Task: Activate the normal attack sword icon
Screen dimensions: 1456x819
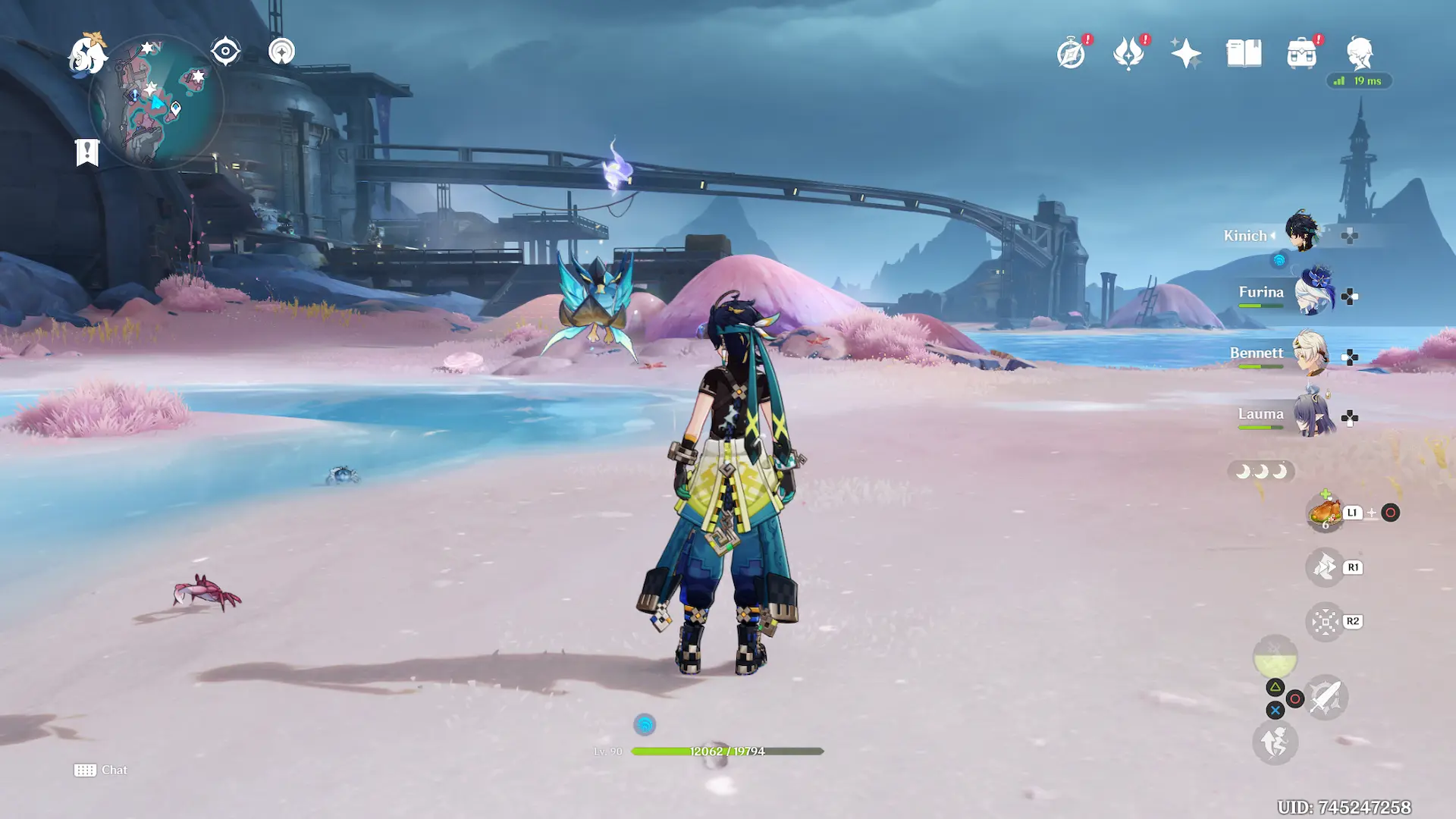Action: (1326, 697)
